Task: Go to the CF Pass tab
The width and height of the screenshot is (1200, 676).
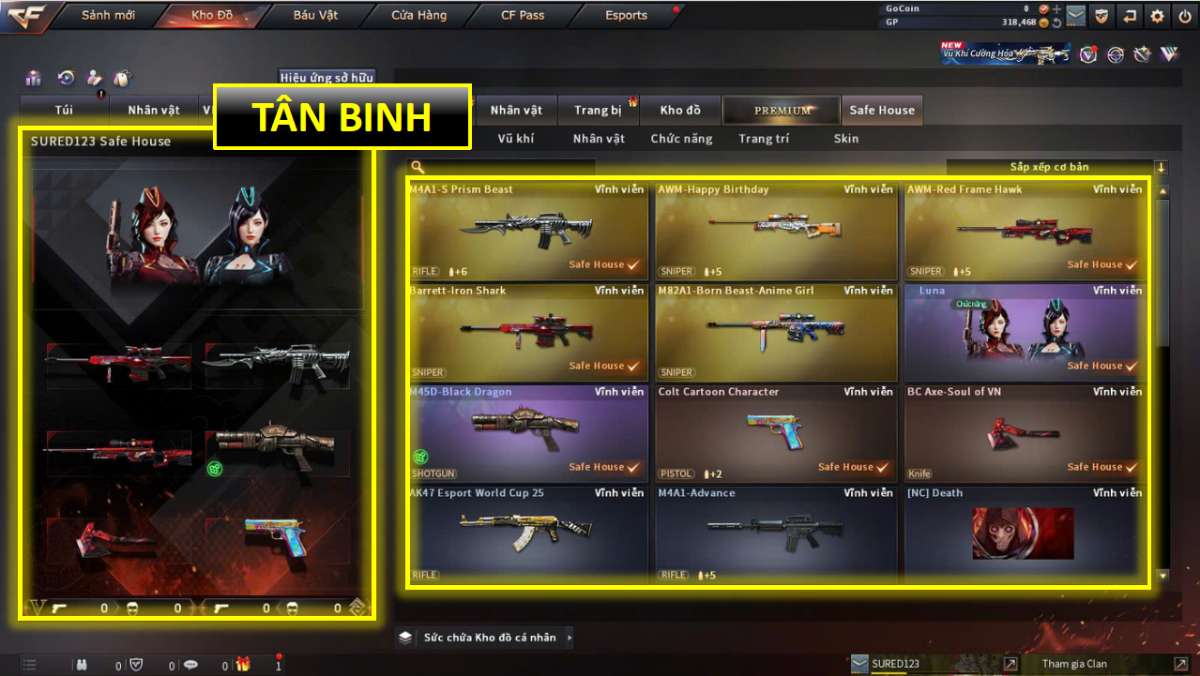Action: (x=523, y=15)
